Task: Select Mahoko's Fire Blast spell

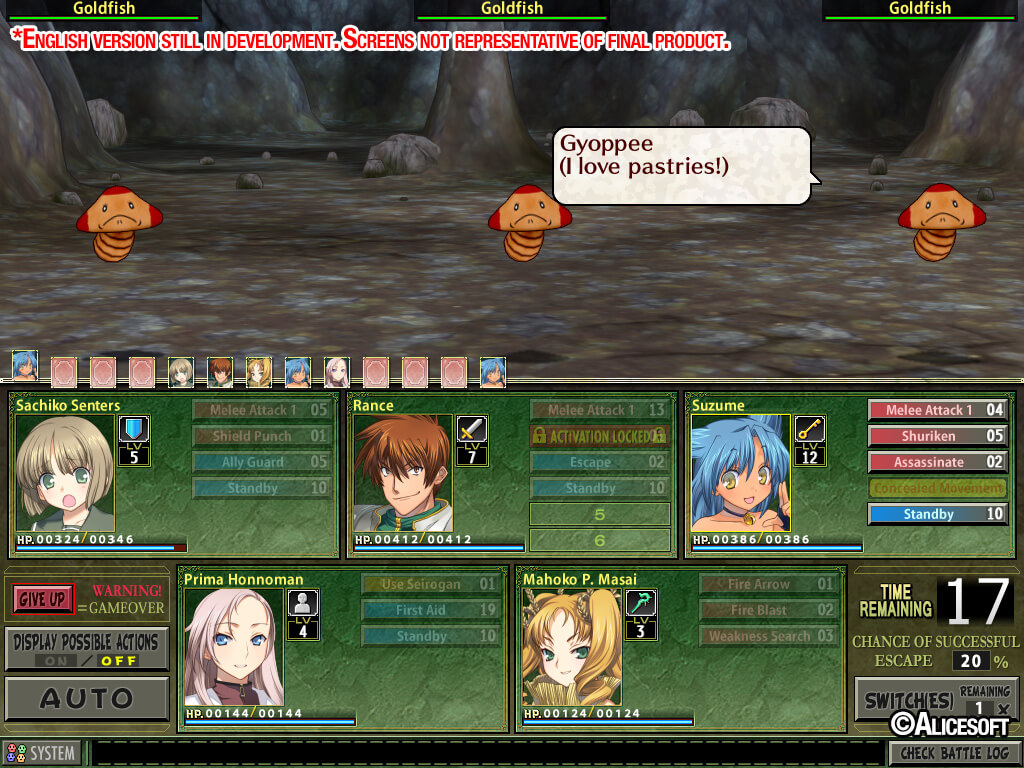Action: [x=768, y=610]
